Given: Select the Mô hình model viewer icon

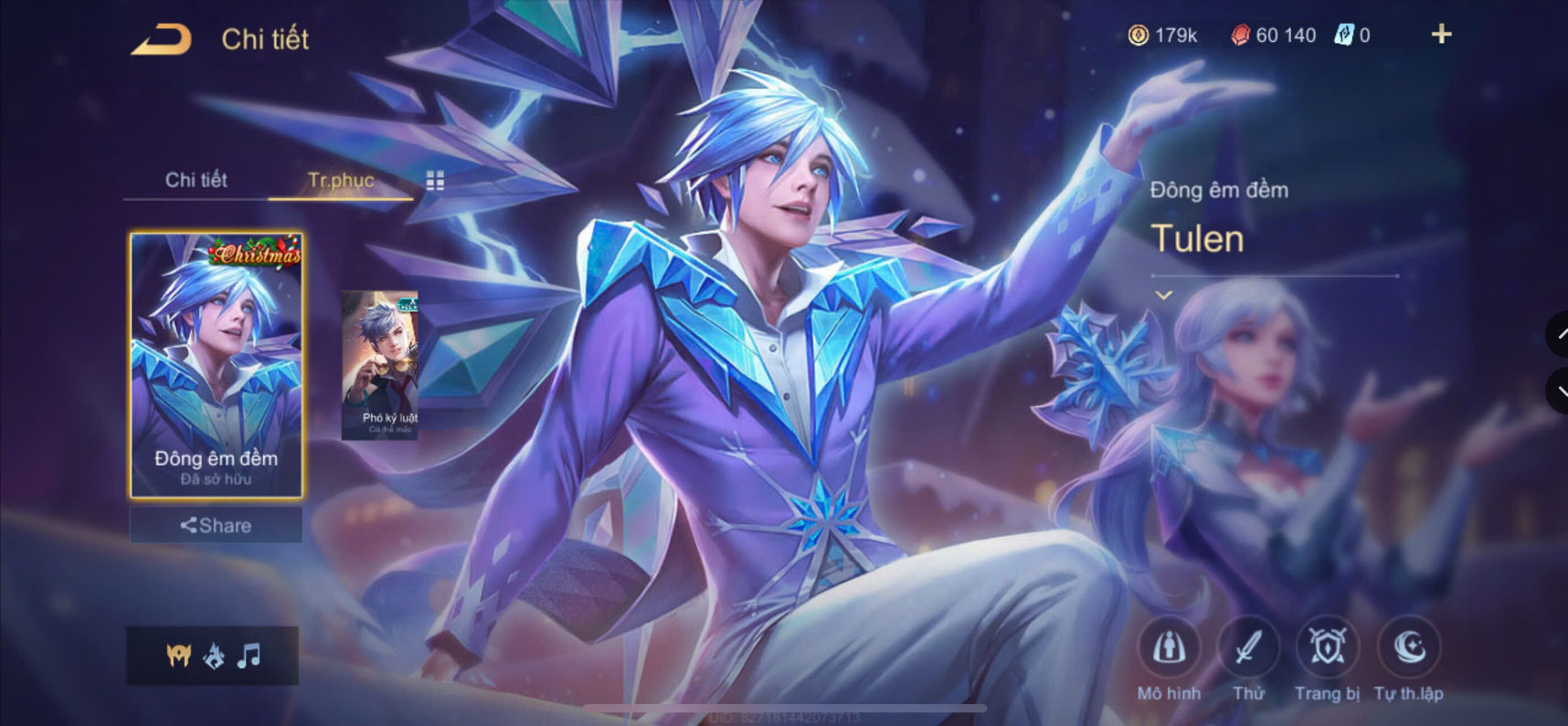Looking at the screenshot, I should tap(1168, 648).
